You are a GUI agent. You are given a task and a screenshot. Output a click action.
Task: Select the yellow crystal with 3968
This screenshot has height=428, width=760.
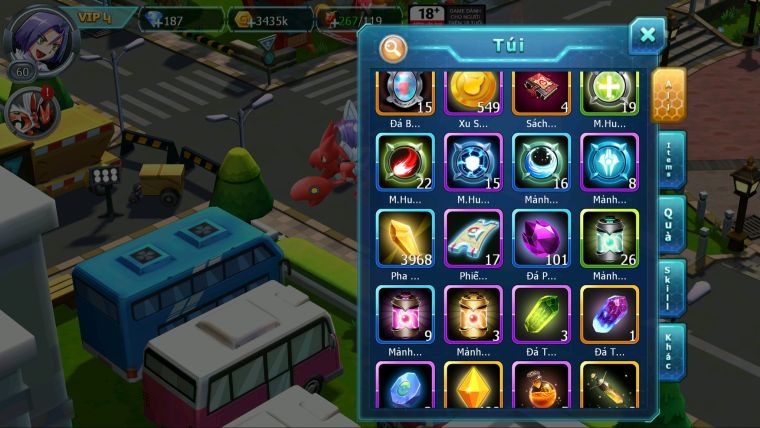tap(405, 239)
